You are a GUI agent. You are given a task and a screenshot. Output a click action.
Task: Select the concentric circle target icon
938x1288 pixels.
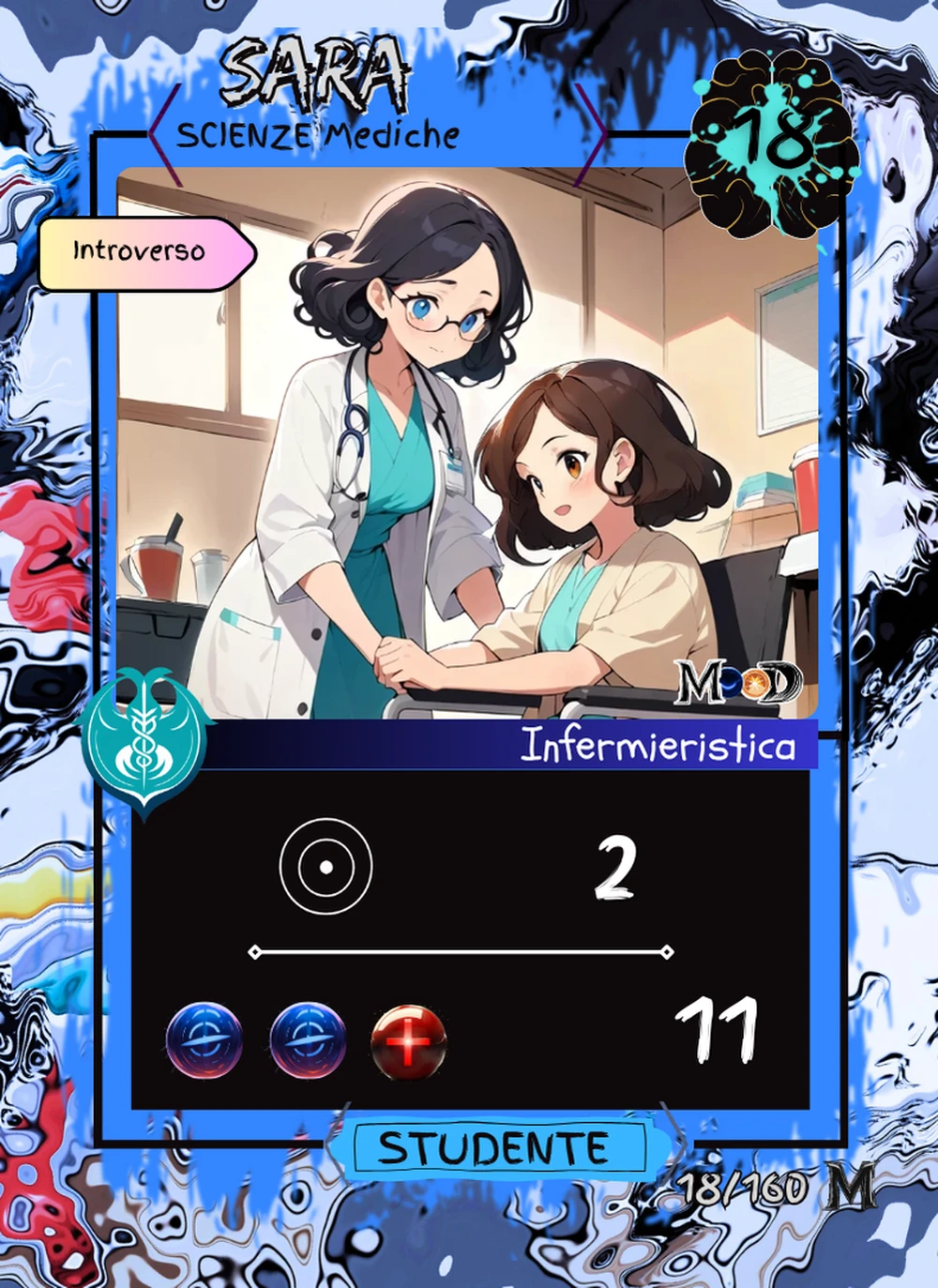tap(325, 867)
